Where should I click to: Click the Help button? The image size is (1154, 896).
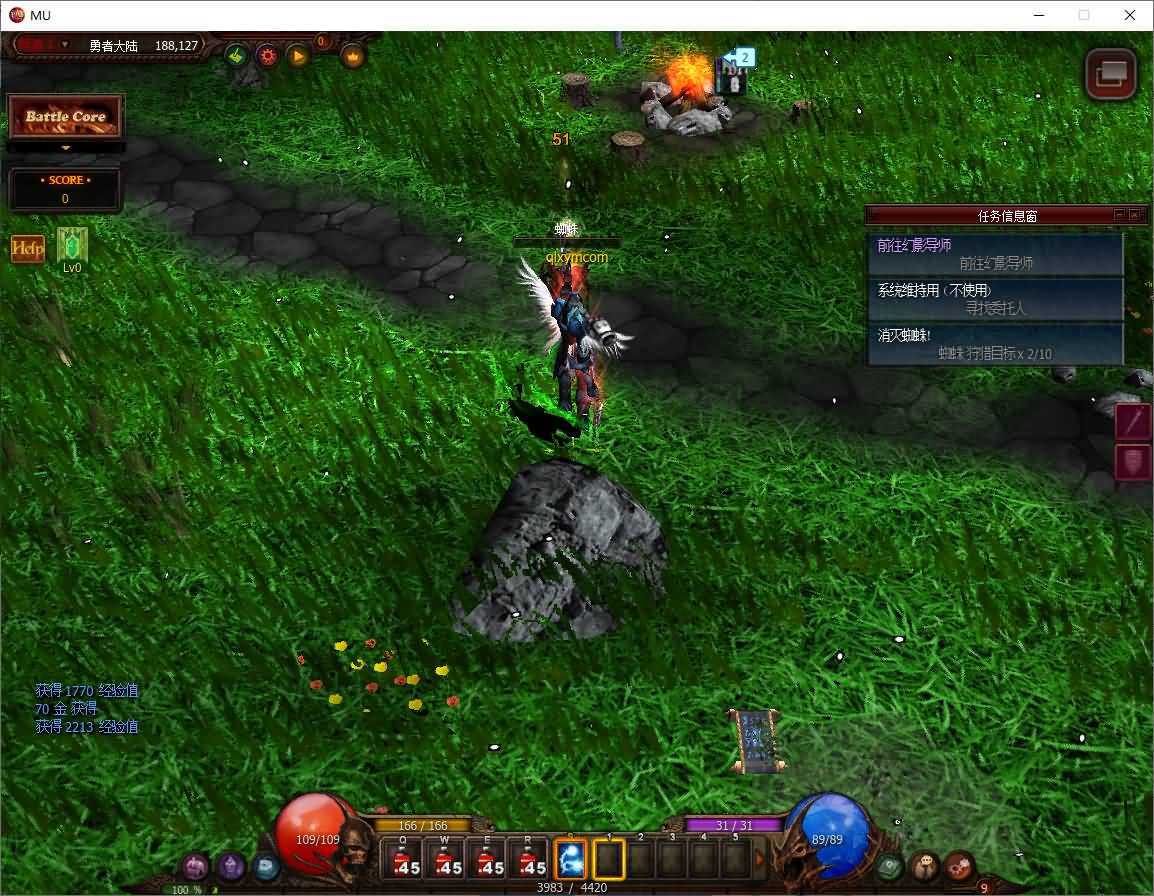pos(27,249)
